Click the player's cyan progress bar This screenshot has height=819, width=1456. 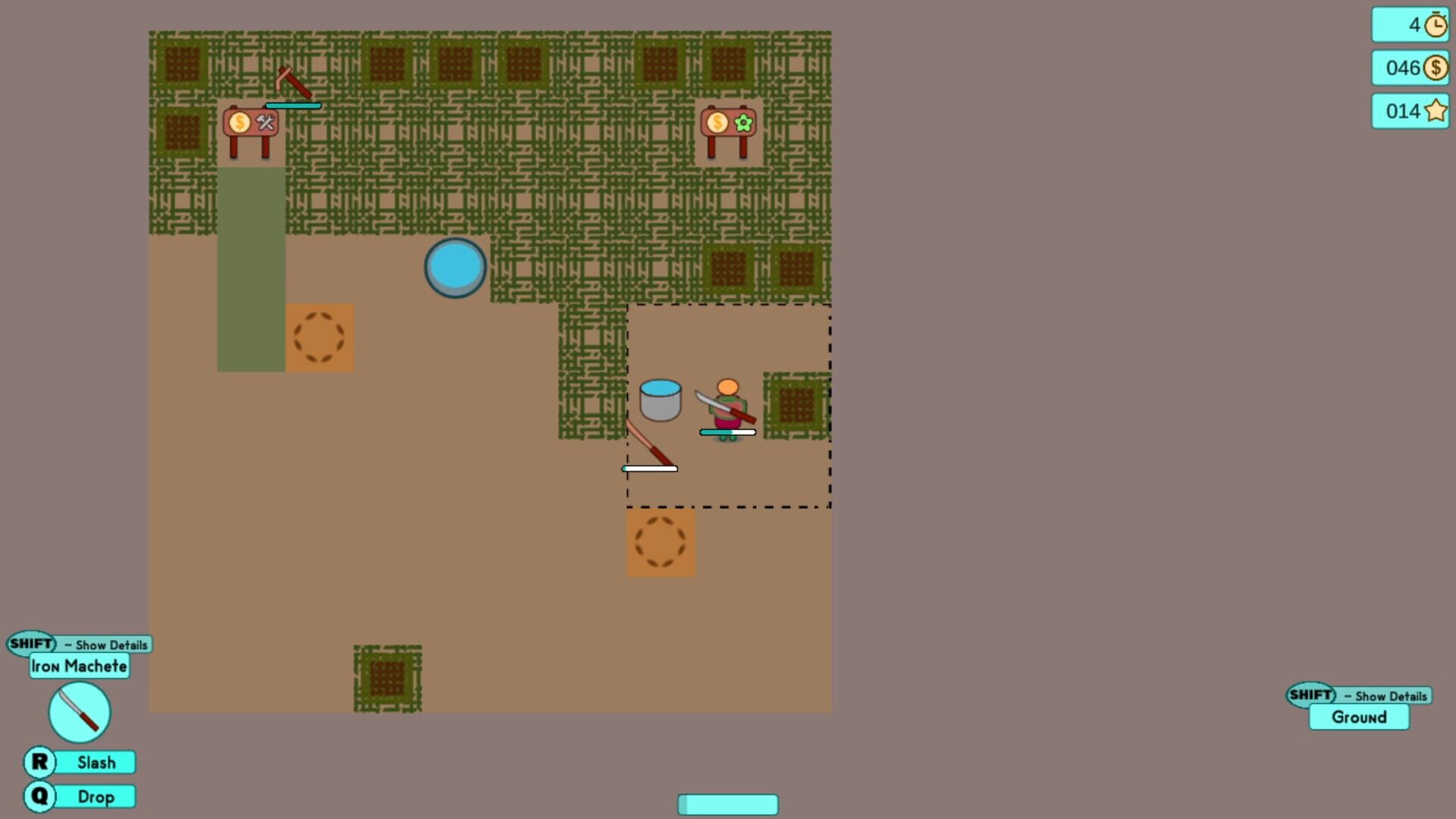[727, 431]
